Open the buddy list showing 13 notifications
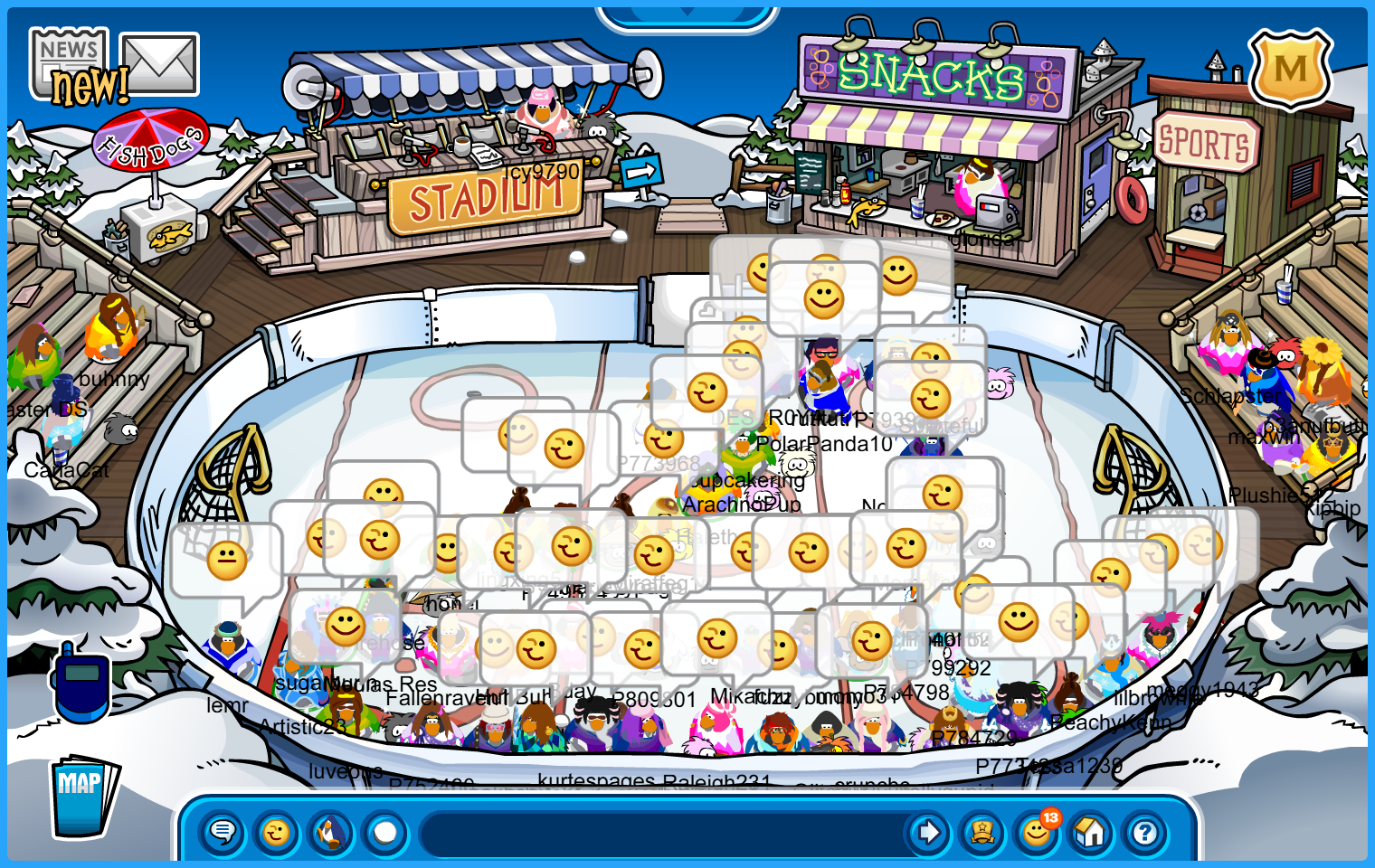 click(x=1037, y=832)
